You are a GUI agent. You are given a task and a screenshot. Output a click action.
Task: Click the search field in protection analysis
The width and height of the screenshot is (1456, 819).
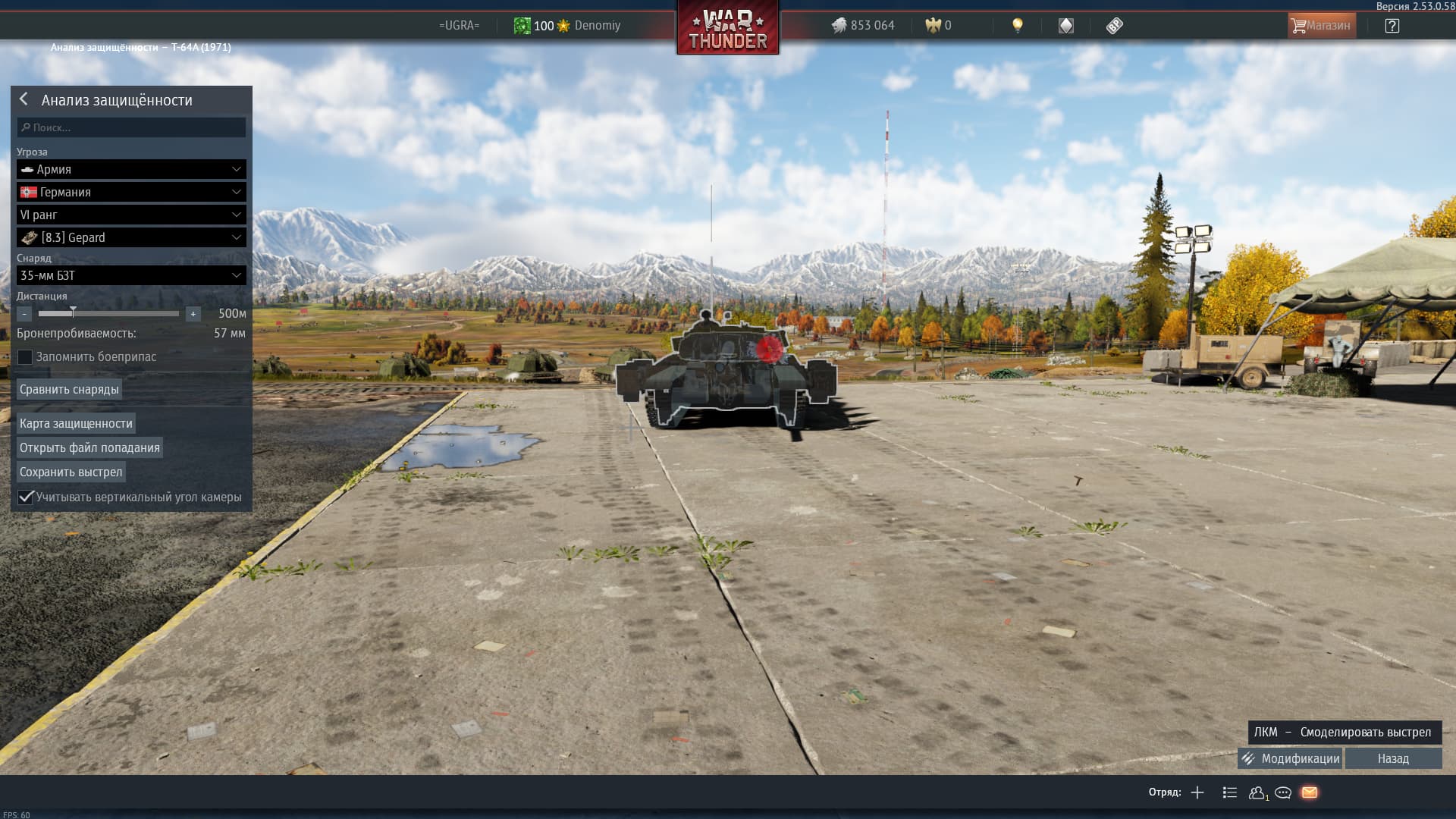click(x=131, y=127)
